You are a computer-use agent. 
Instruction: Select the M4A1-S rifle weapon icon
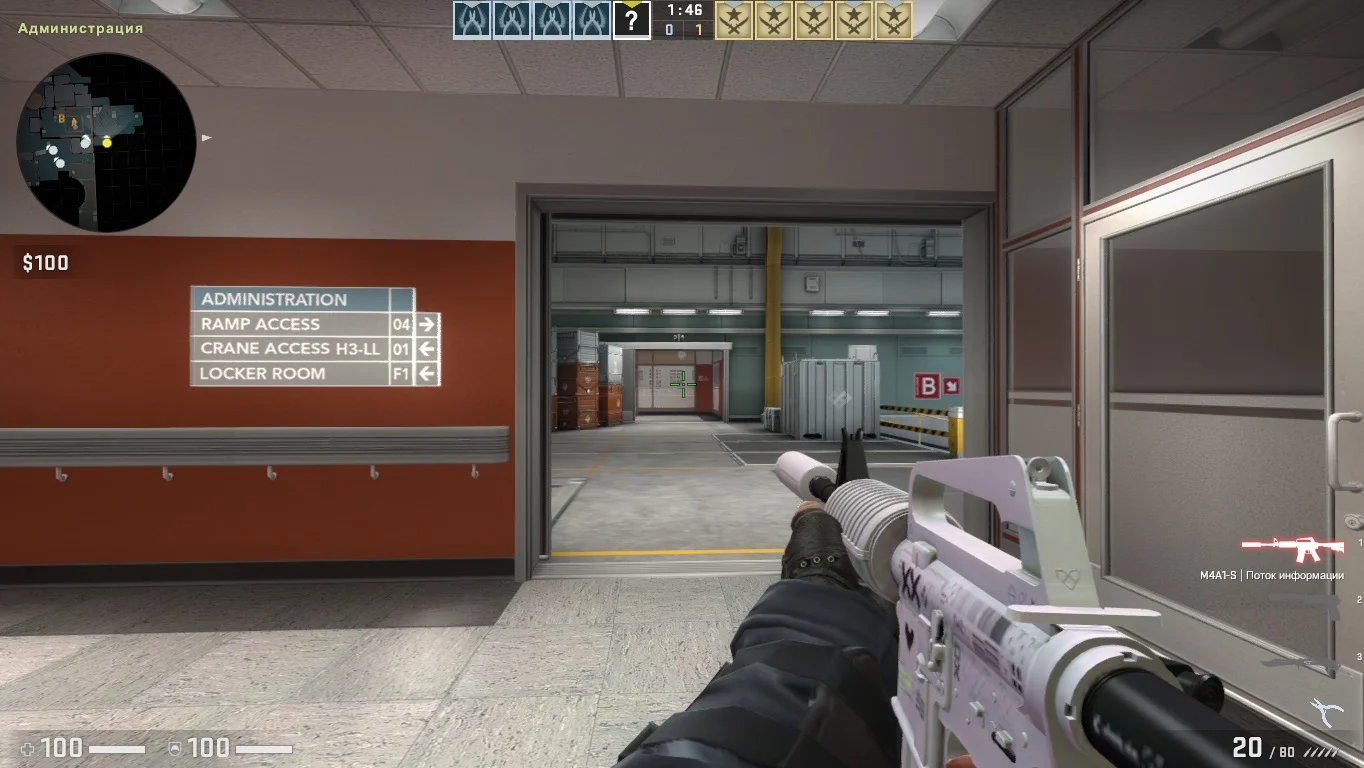(1292, 549)
